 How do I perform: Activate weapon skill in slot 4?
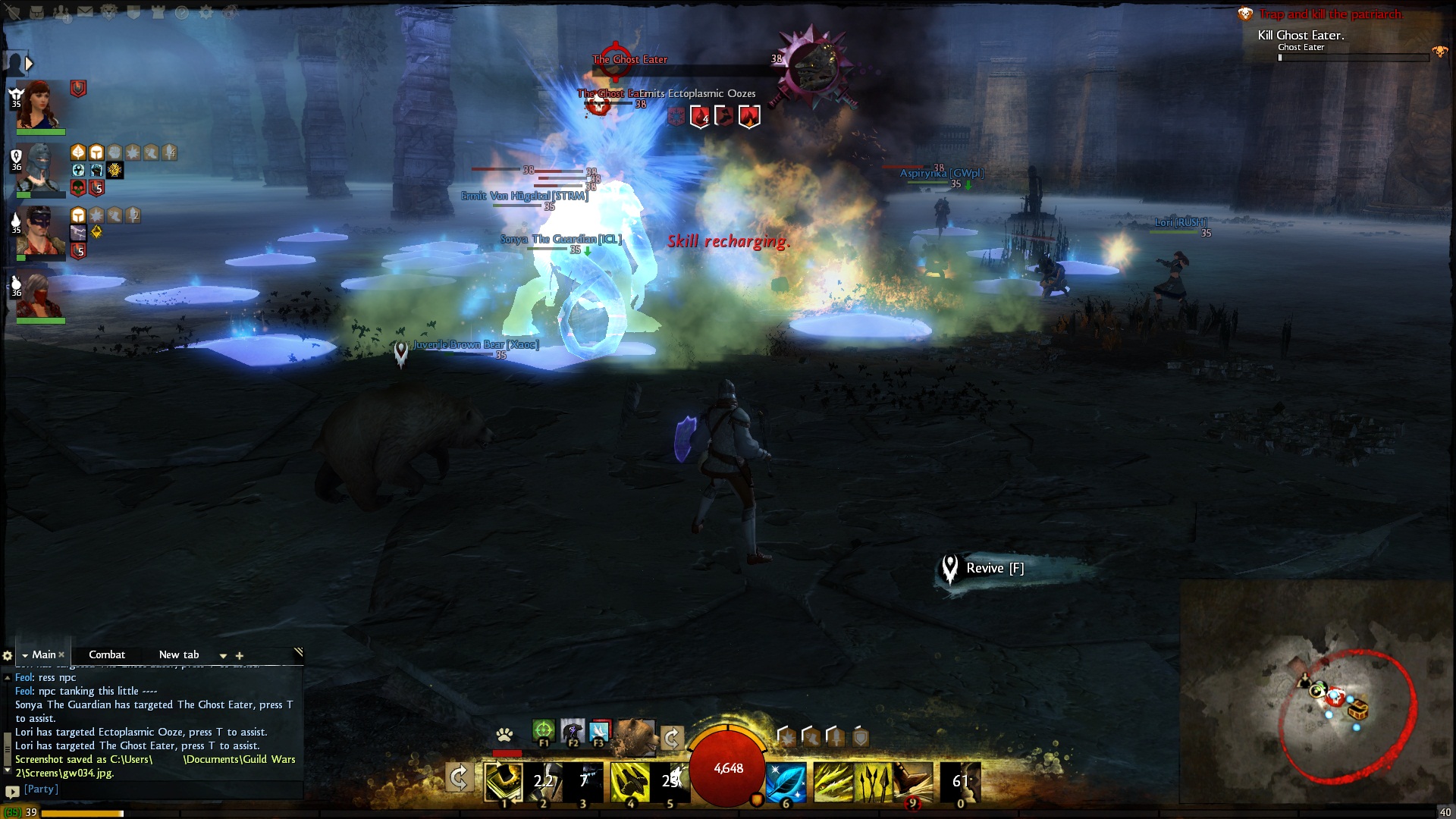629,782
